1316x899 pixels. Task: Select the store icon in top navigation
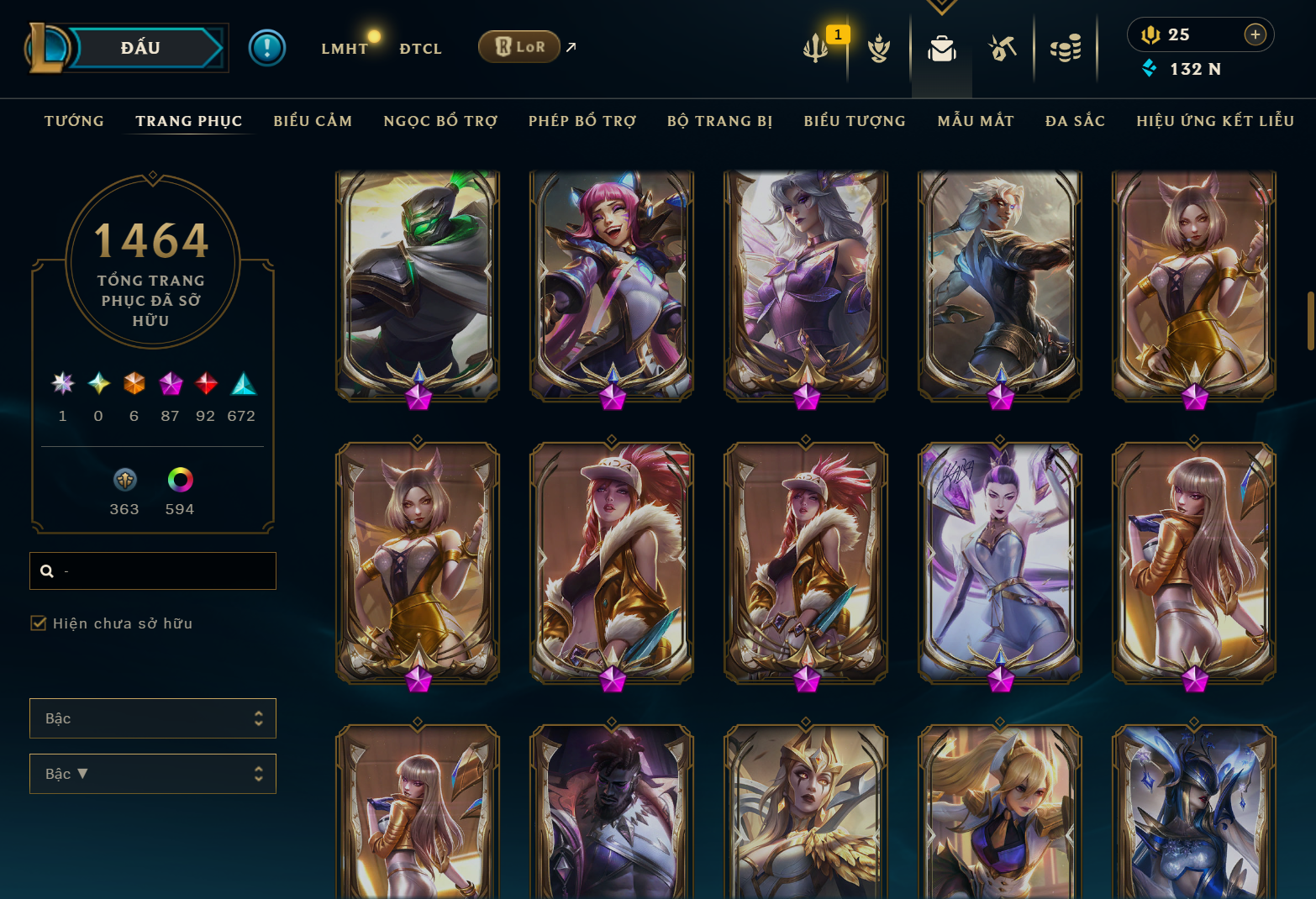(x=1002, y=48)
